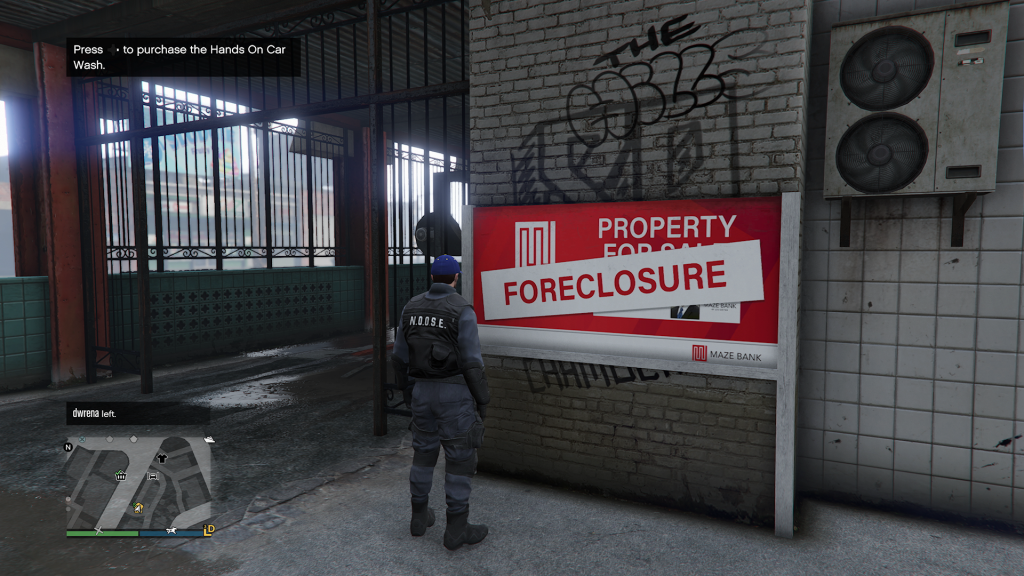This screenshot has width=1024, height=576.
Task: Click the car garage marker on minimap
Action: (153, 476)
